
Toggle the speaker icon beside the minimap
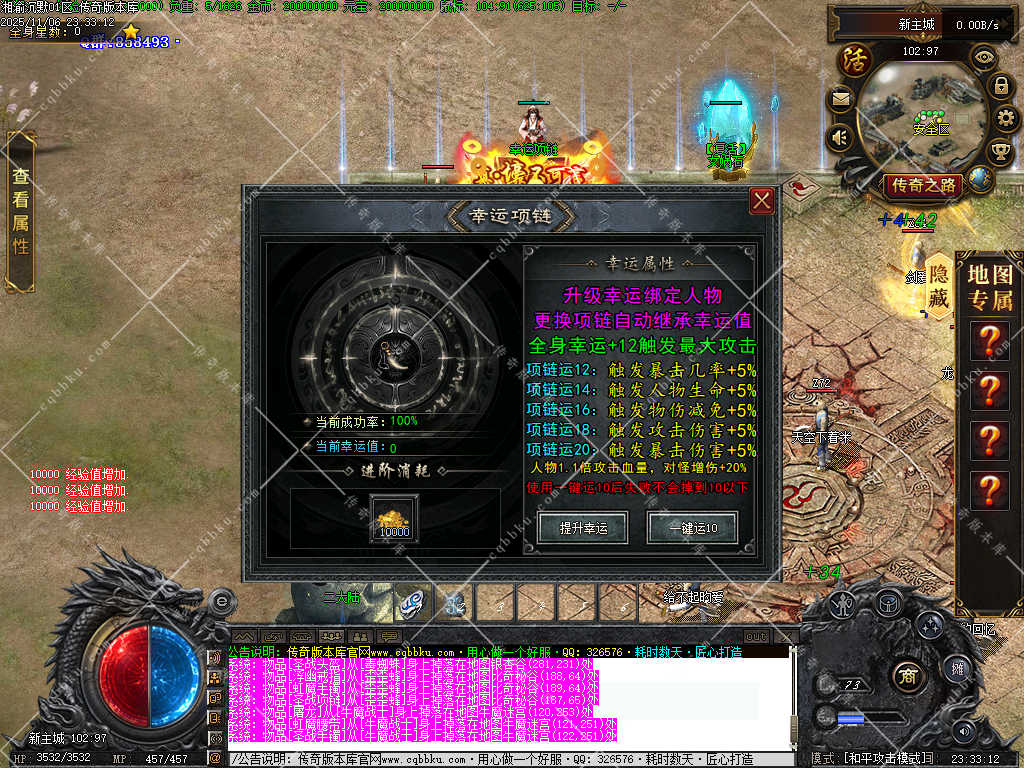point(838,137)
